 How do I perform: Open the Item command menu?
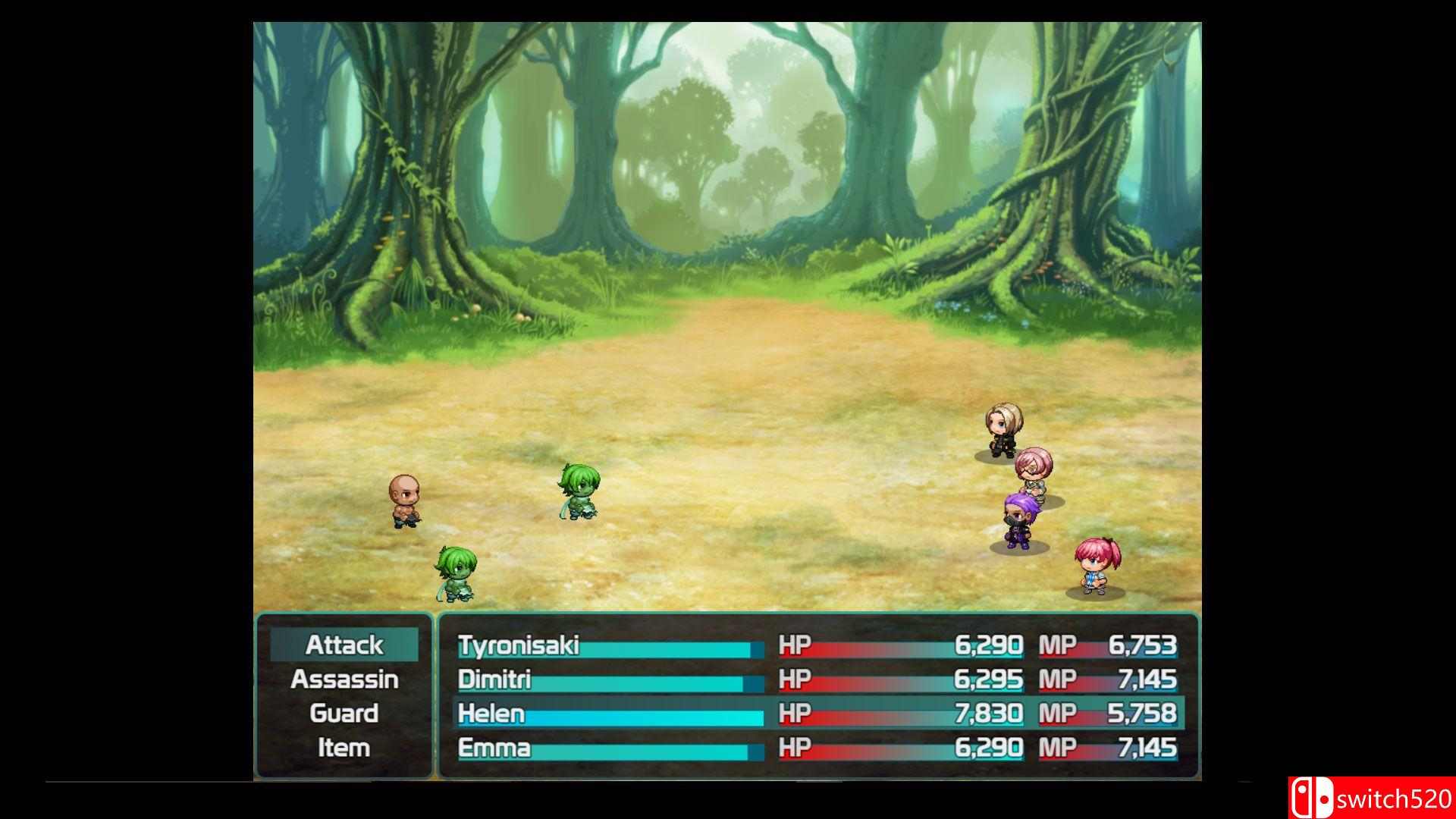pyautogui.click(x=344, y=748)
